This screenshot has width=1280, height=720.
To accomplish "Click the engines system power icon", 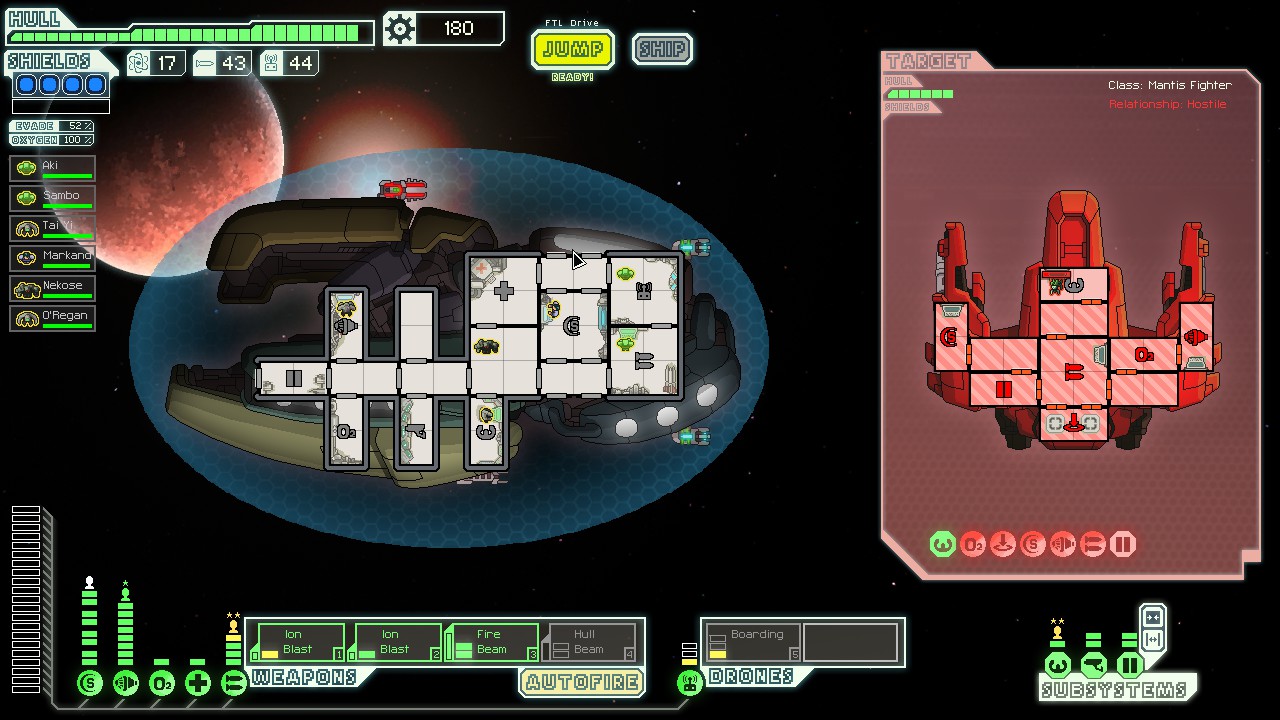I will click(x=126, y=684).
